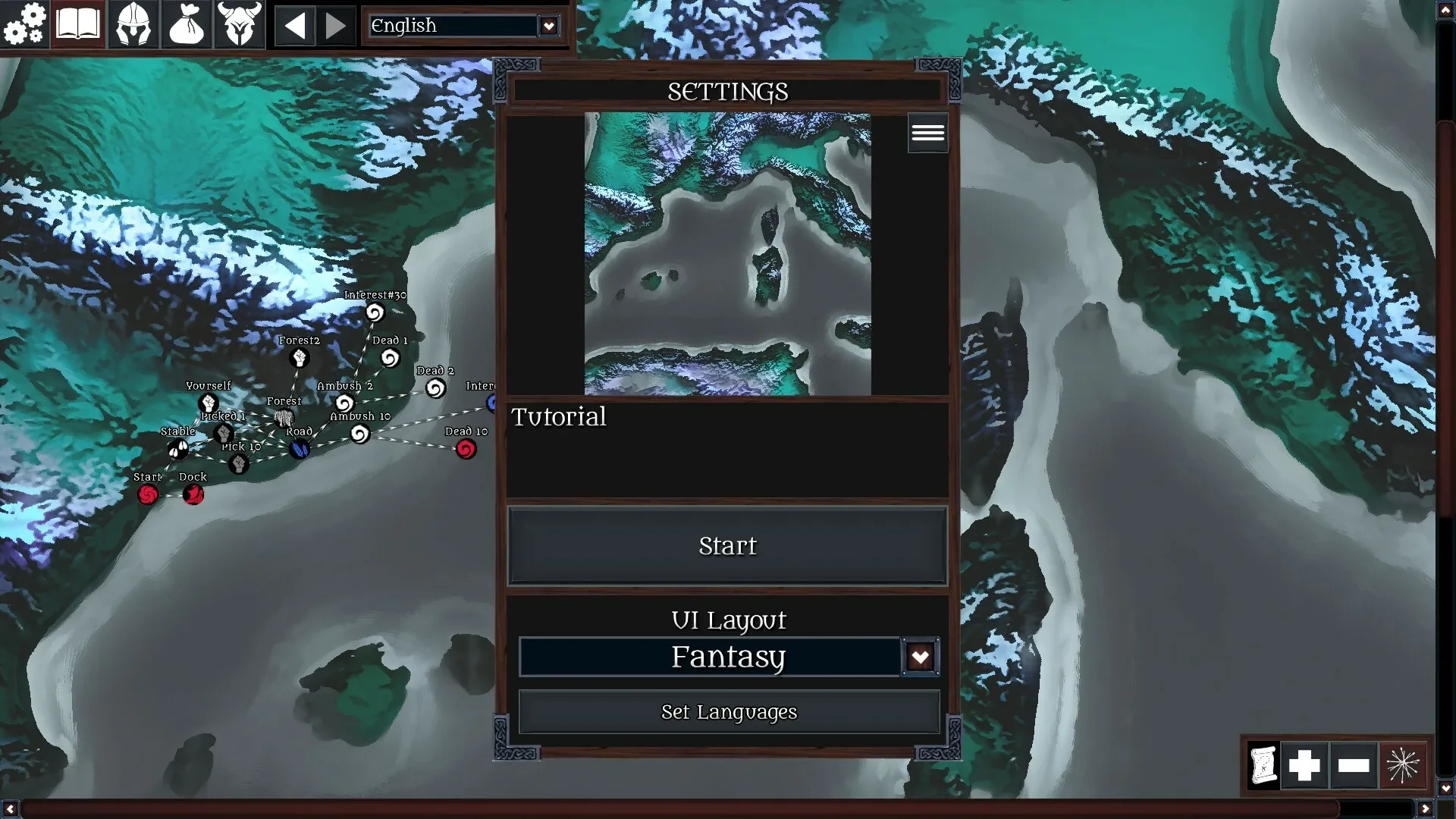Select the horned viking helmet icon

click(x=240, y=24)
